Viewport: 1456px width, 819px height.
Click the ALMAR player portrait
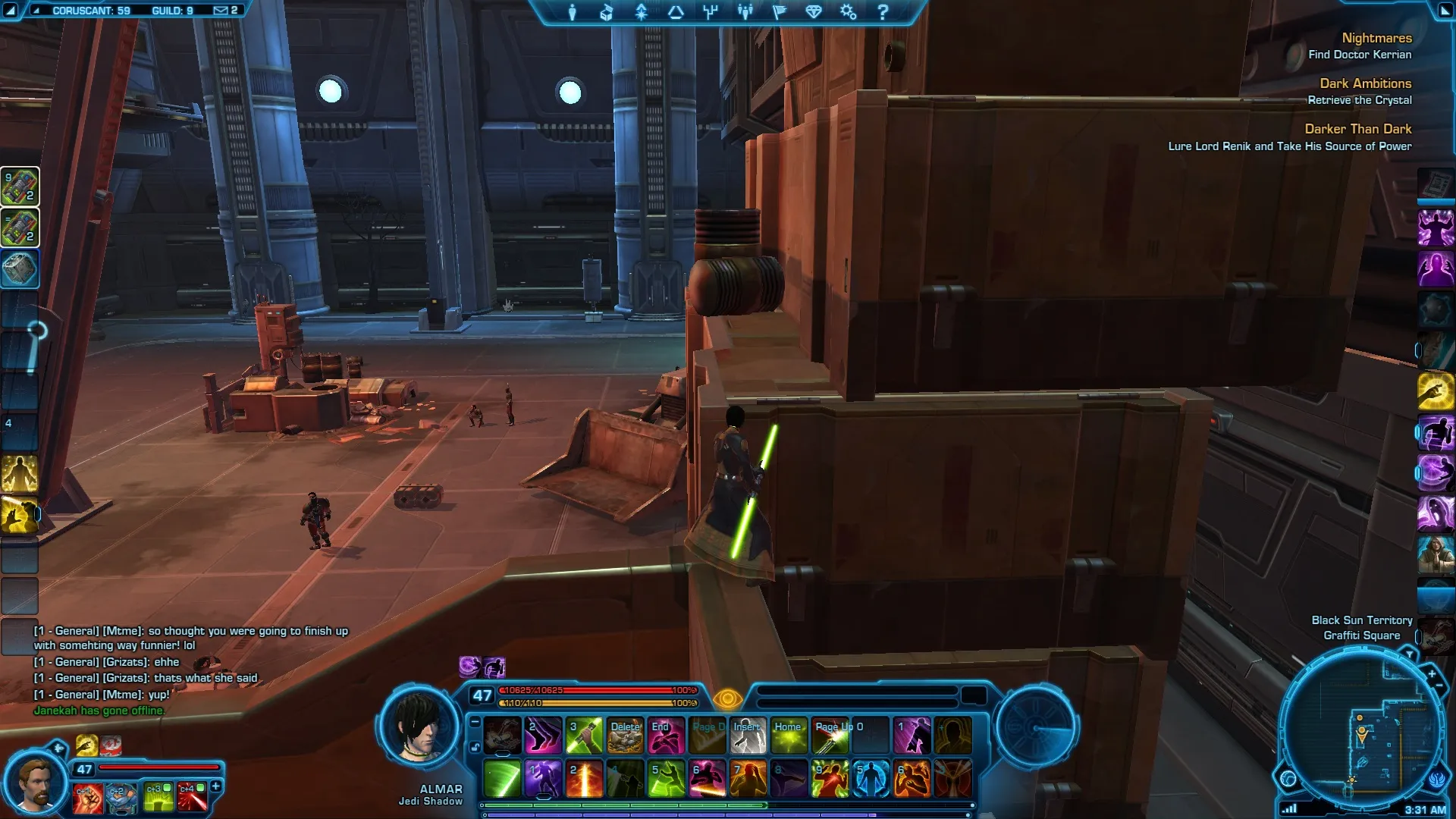pyautogui.click(x=419, y=728)
